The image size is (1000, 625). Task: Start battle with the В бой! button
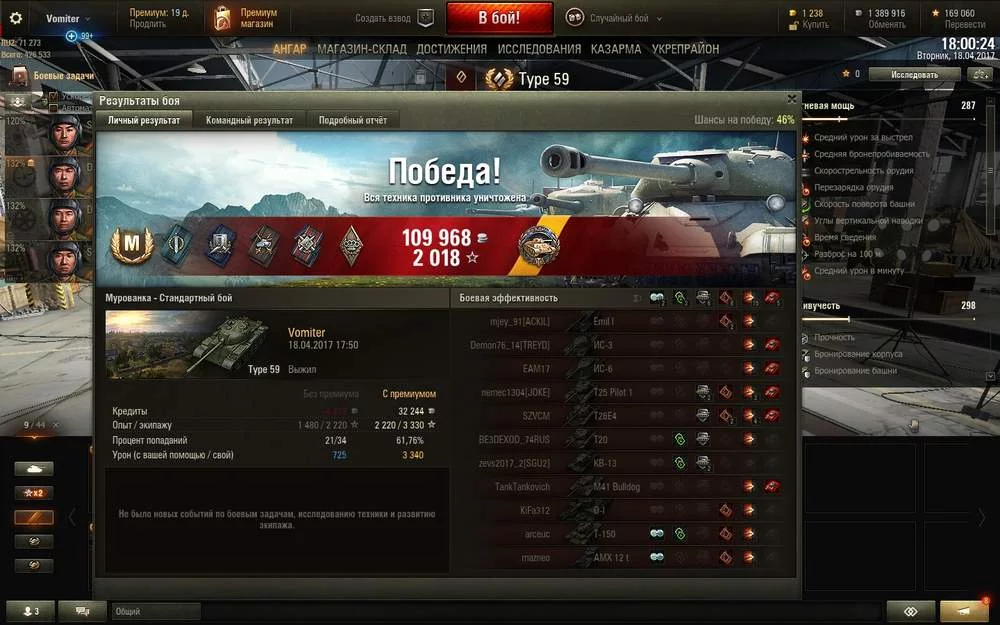(x=499, y=18)
